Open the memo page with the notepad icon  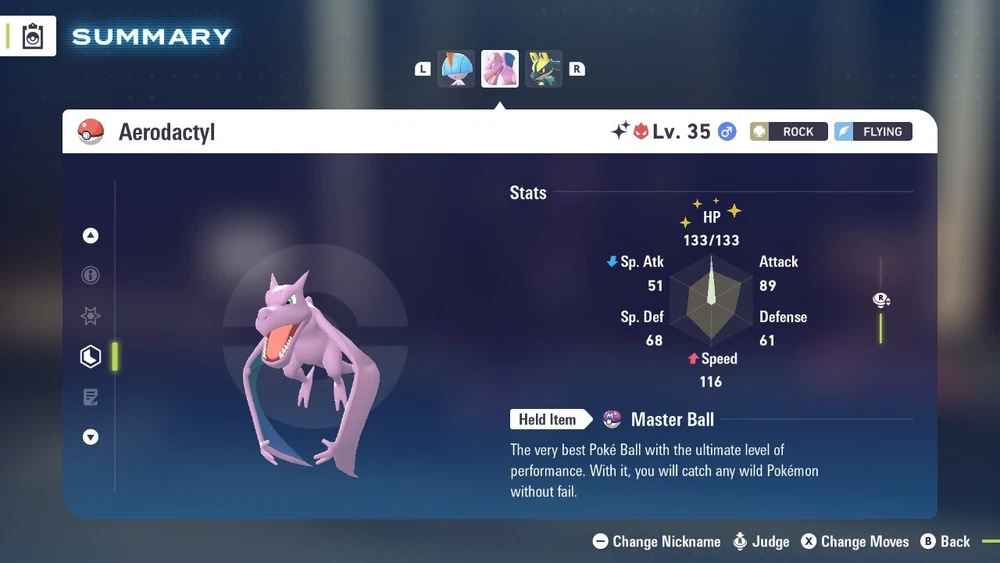91,397
